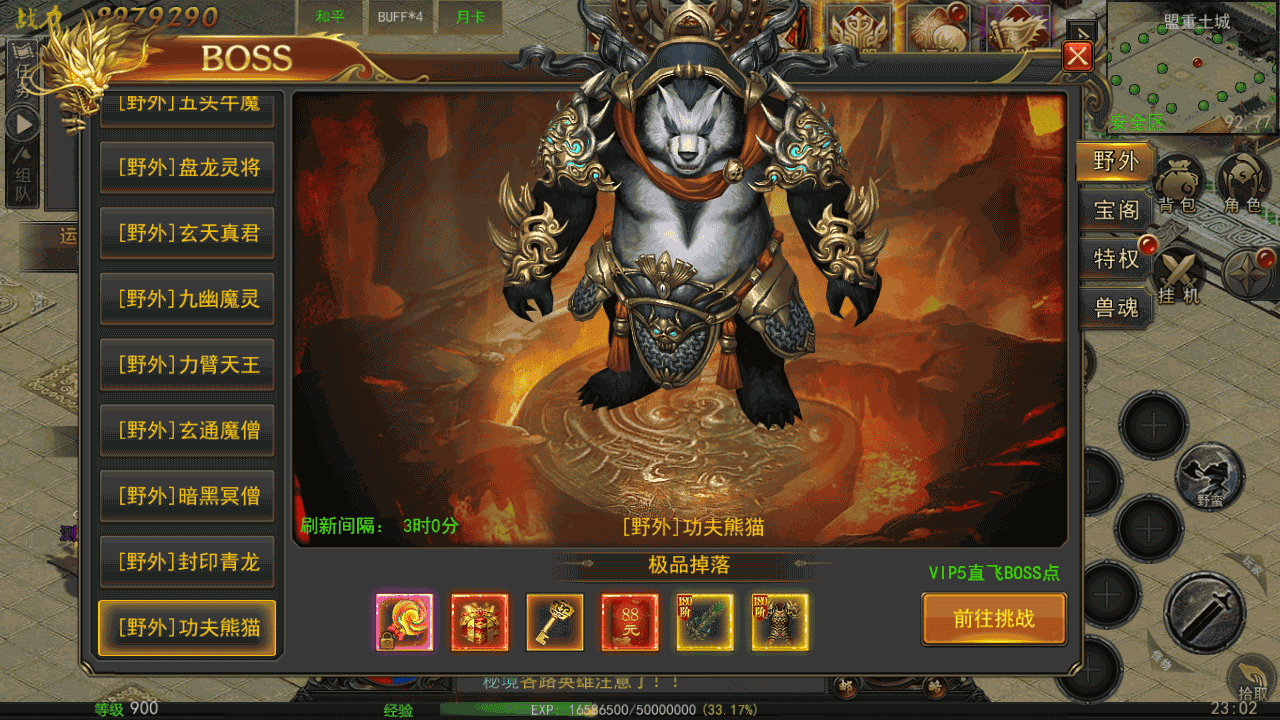Inspect the golden key drop item
The width and height of the screenshot is (1280, 720).
click(555, 622)
